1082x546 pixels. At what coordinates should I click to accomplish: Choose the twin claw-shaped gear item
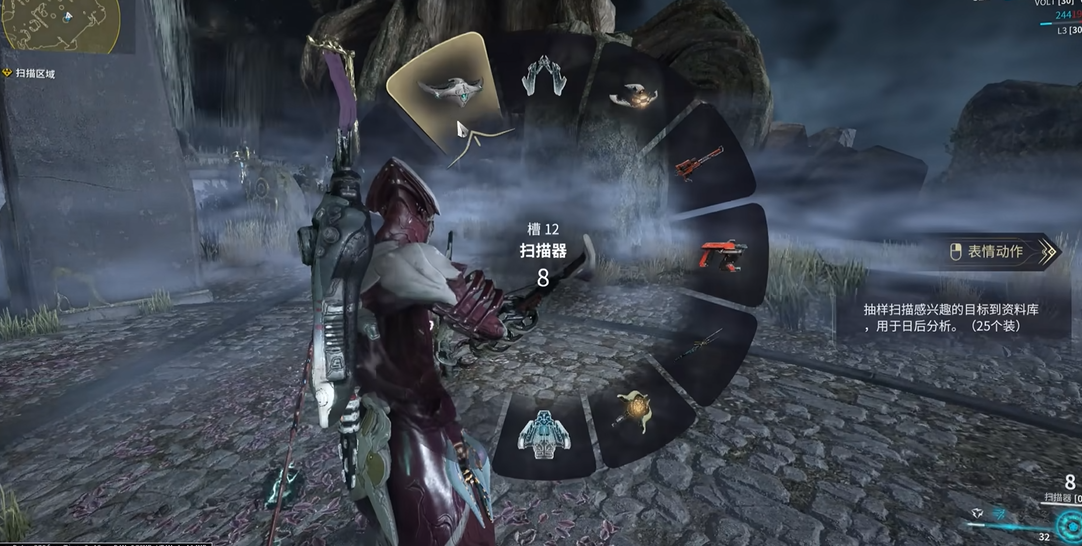544,75
